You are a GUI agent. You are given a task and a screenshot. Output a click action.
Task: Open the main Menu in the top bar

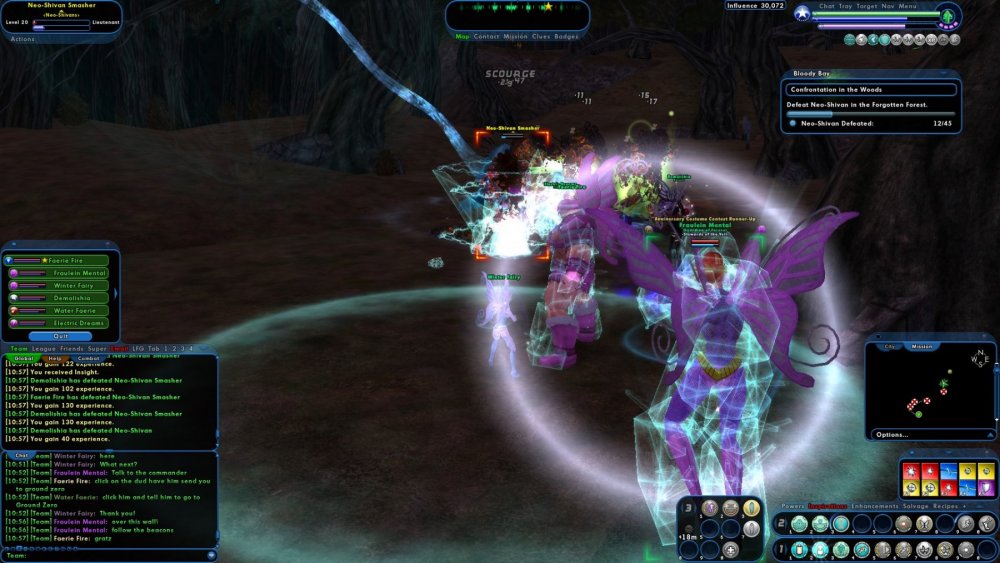907,6
